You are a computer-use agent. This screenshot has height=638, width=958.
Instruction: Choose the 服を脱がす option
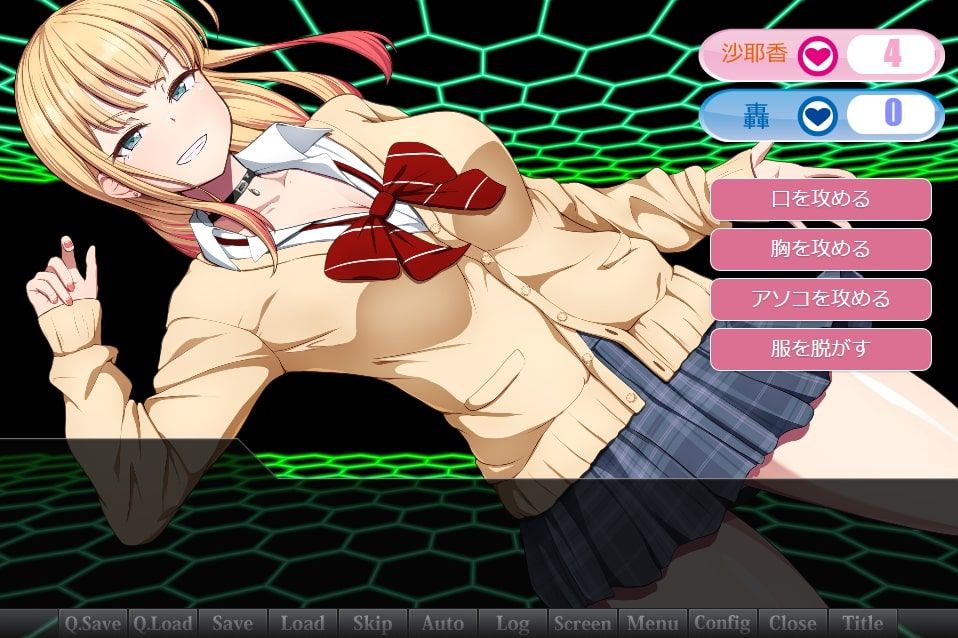click(820, 349)
